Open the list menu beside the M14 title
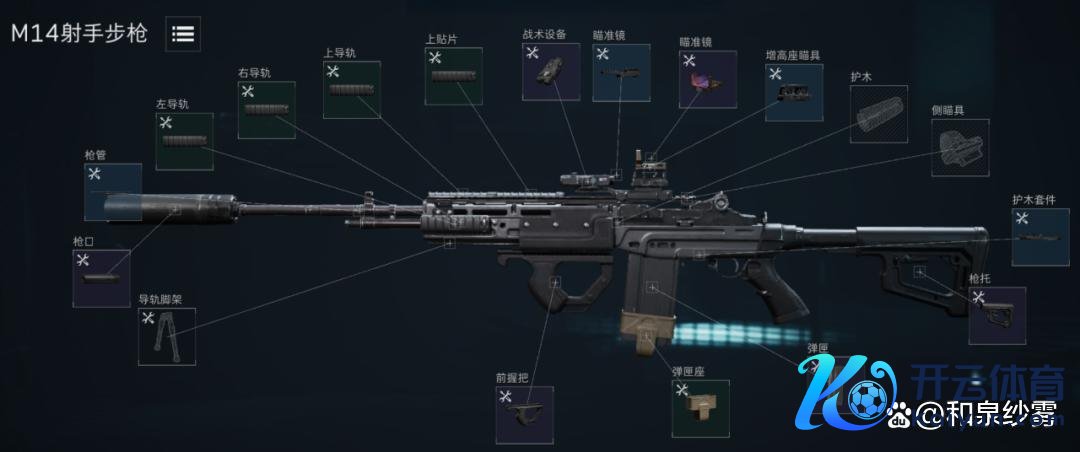 click(182, 33)
